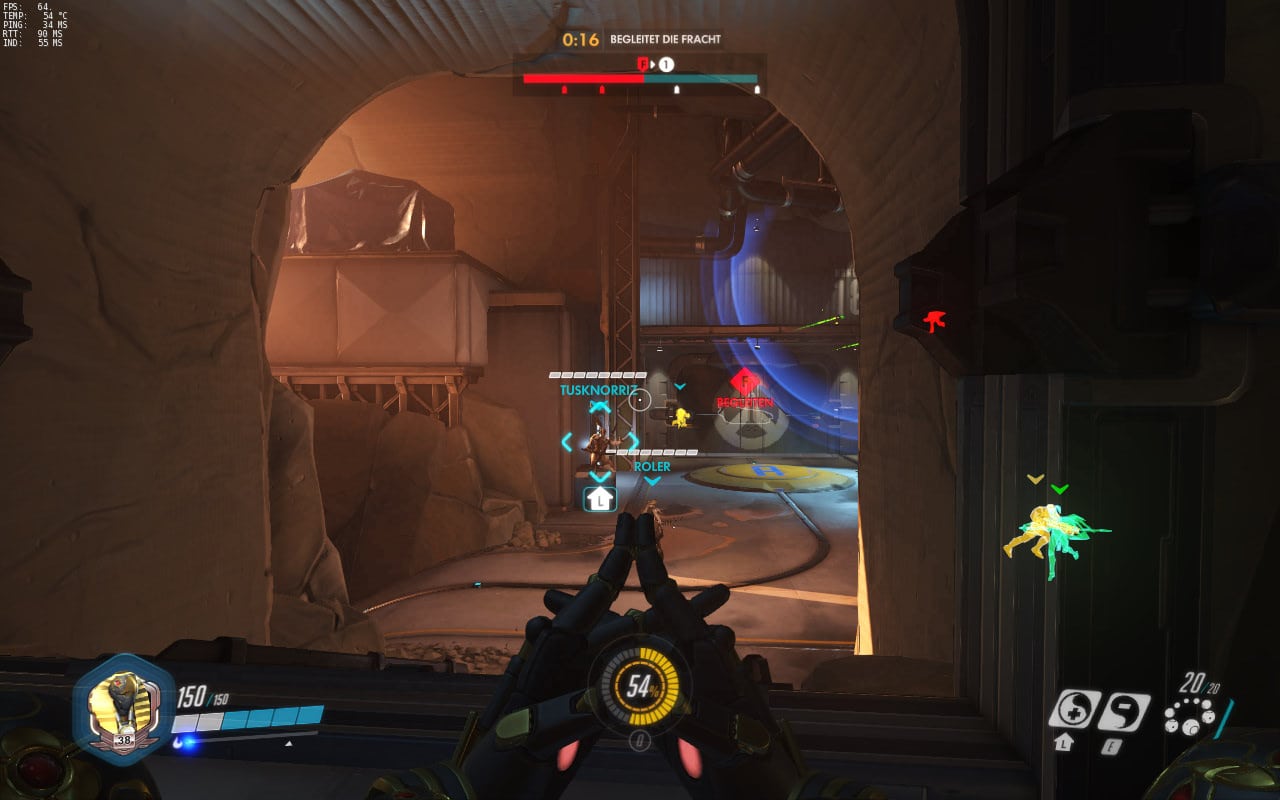Select teammate ROLER's nameplate
Viewport: 1280px width, 800px height.
652,466
